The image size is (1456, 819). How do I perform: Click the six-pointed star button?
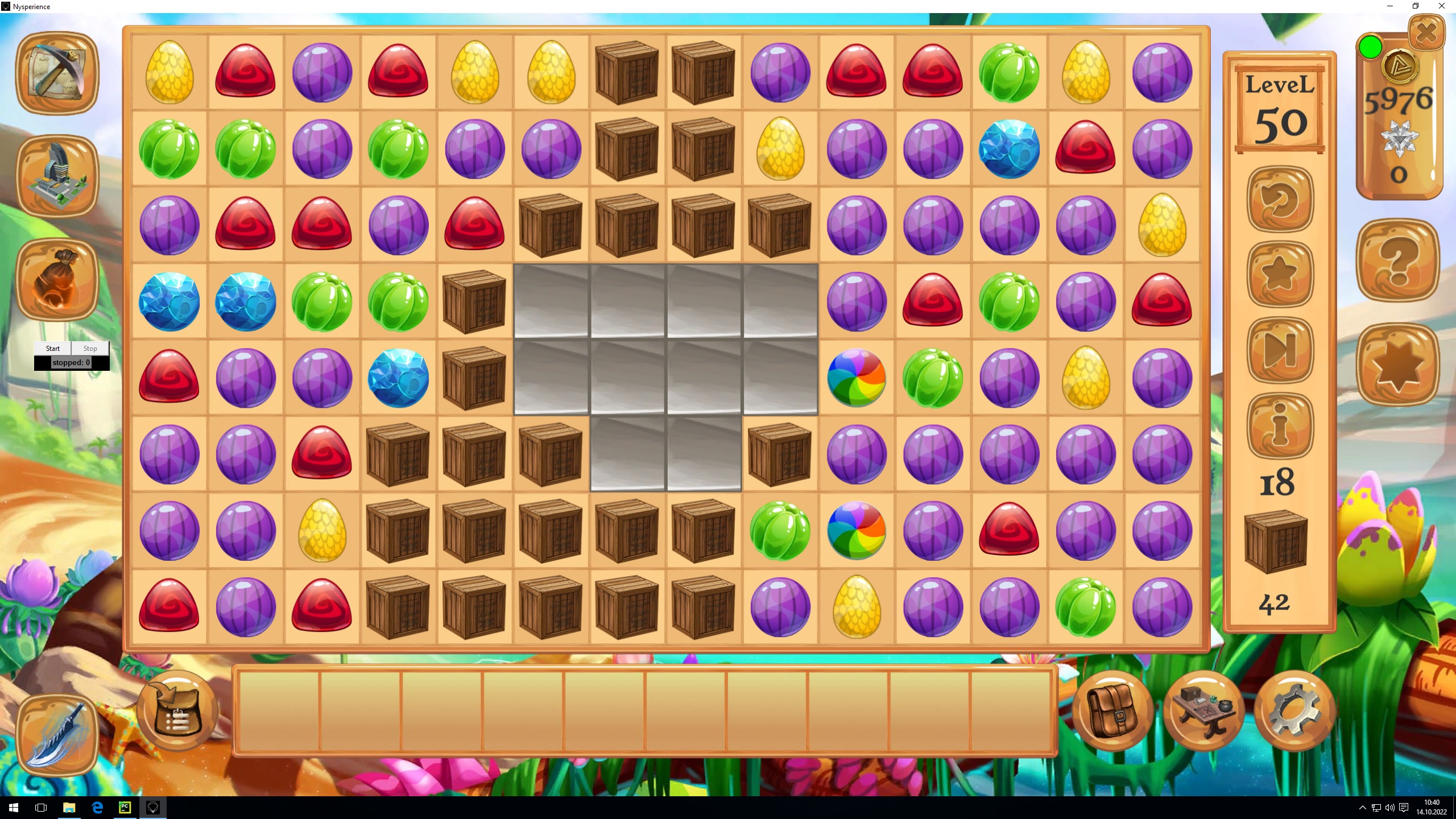1398,365
